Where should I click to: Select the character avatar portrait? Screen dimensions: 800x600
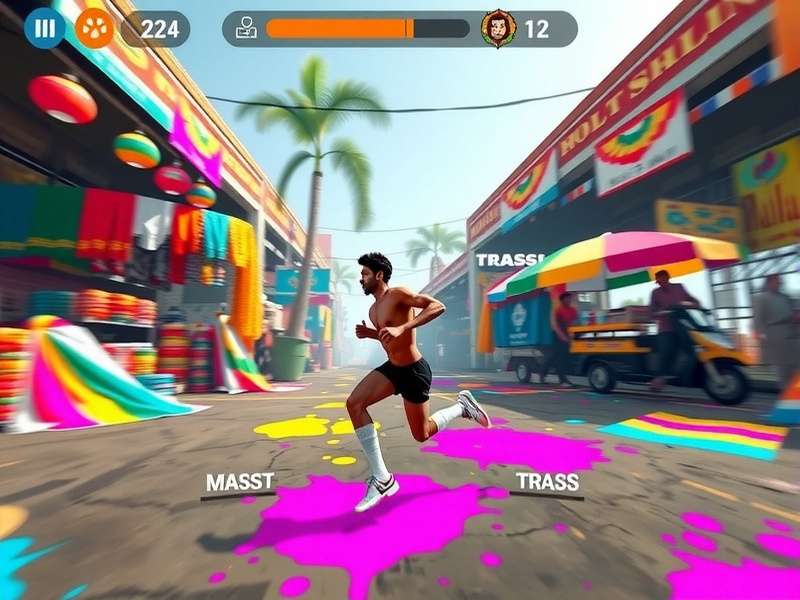click(x=498, y=29)
